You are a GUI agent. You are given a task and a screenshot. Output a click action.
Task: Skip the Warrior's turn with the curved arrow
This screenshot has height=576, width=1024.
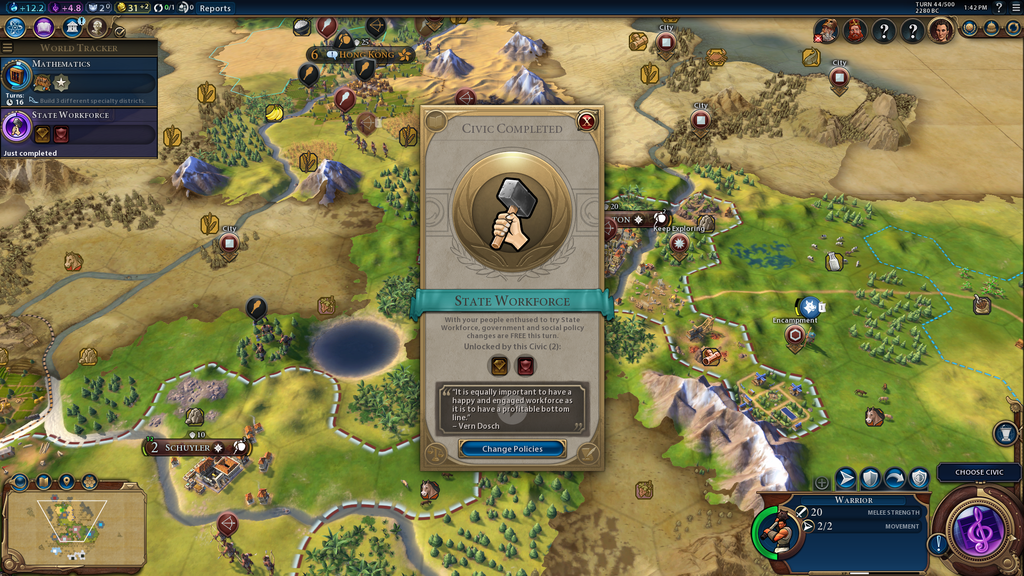895,479
